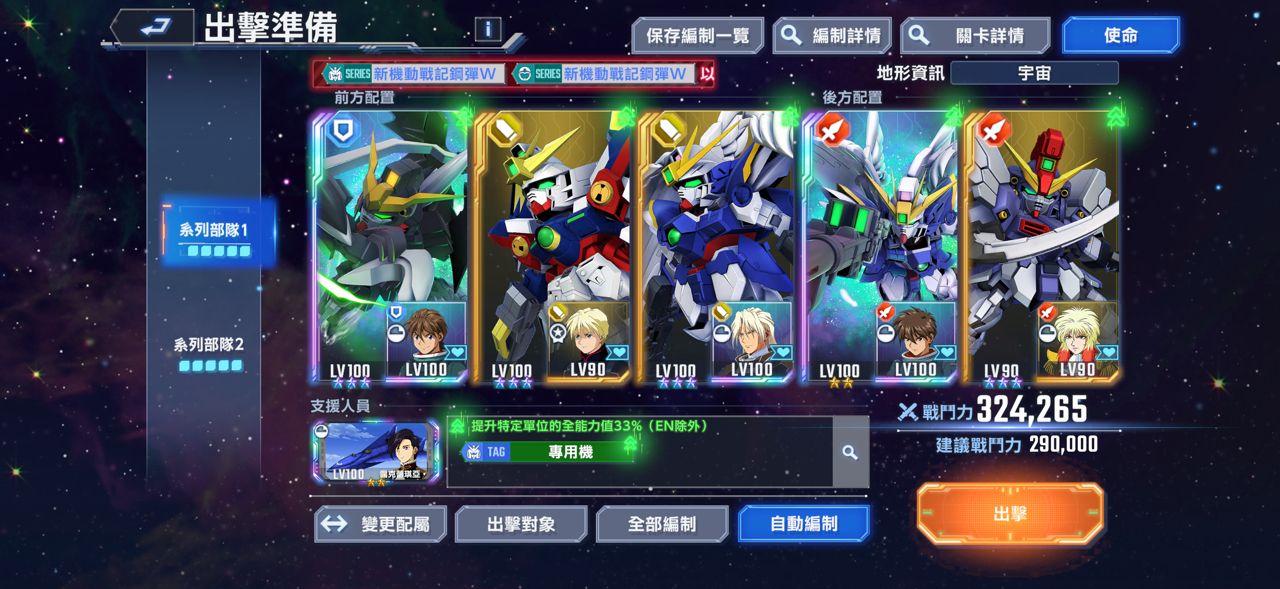Select the red-shouldered Wing Gundam unit card
The height and width of the screenshot is (589, 1280).
tap(553, 245)
